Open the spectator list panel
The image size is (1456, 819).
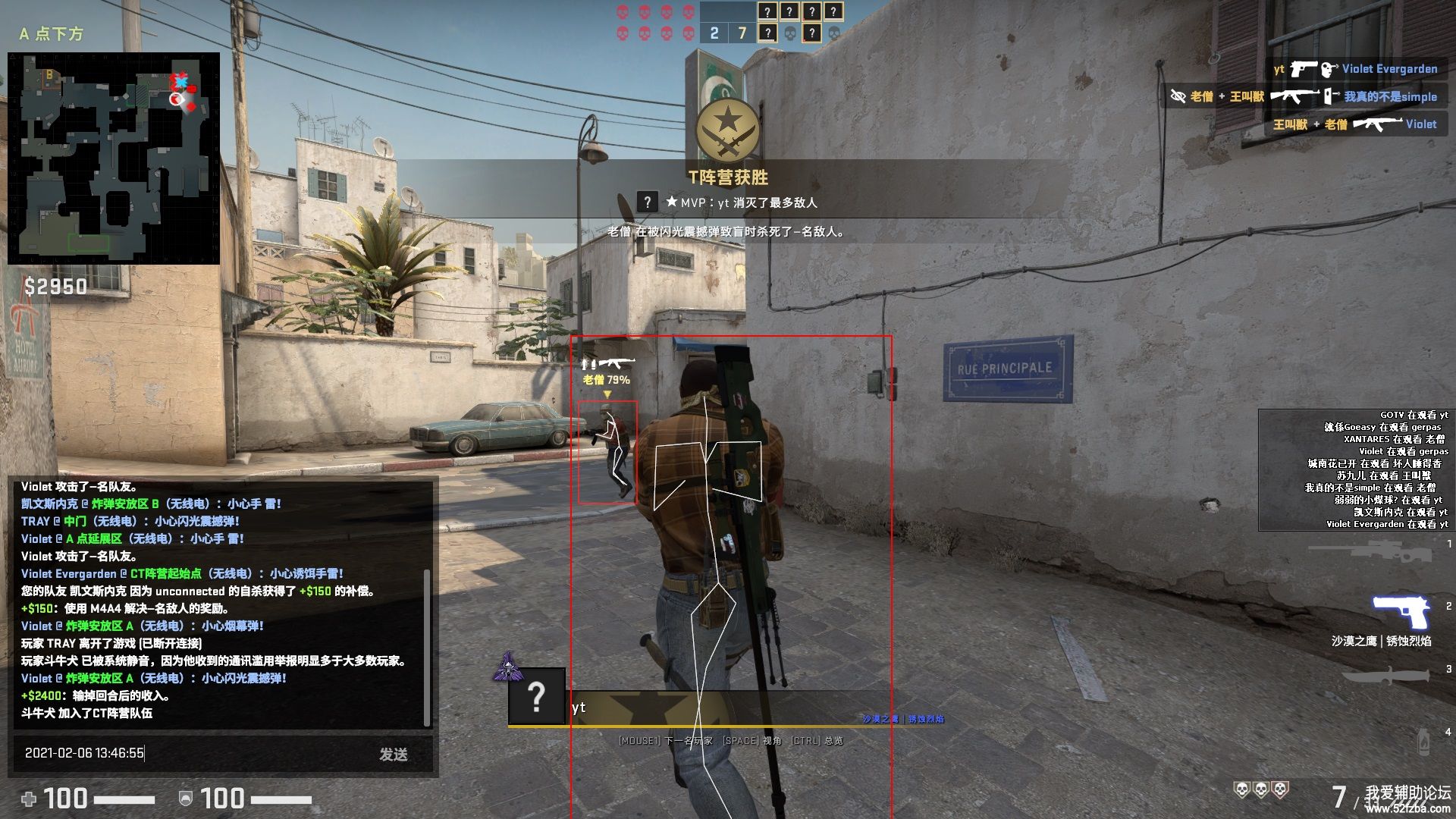1354,469
